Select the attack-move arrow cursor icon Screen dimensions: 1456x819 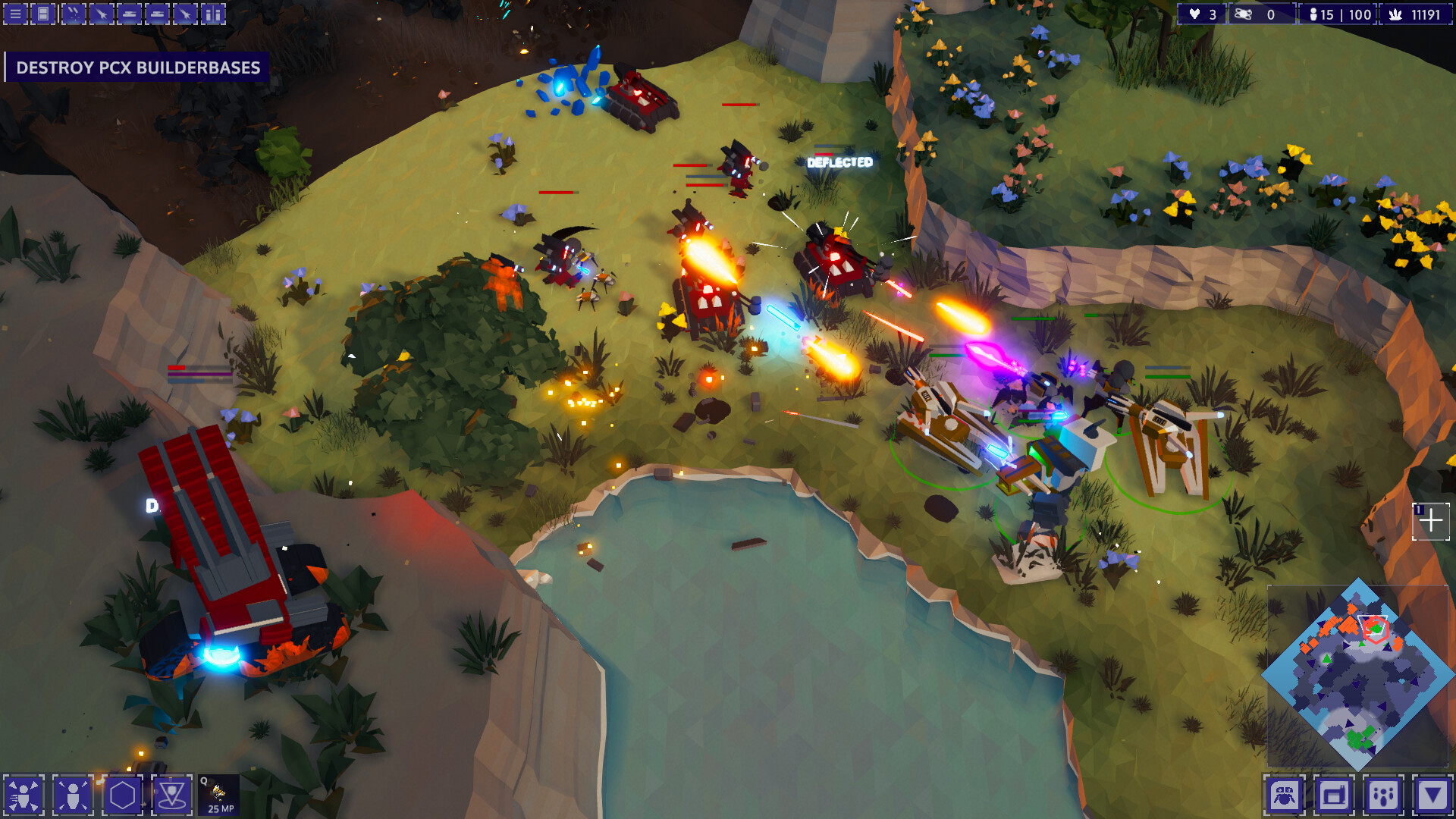(x=102, y=14)
